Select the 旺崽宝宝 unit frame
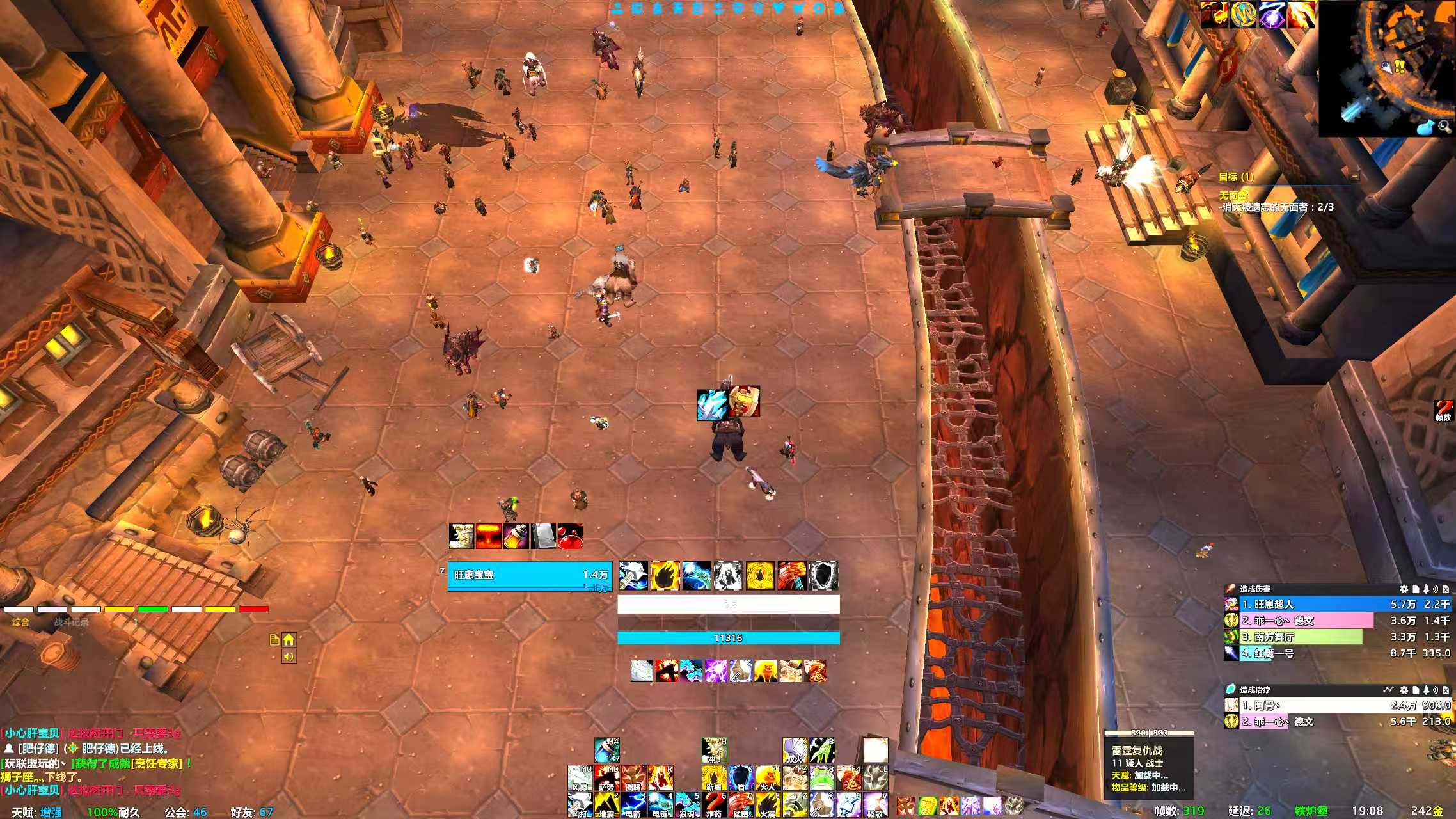This screenshot has width=1456, height=819. [x=530, y=576]
